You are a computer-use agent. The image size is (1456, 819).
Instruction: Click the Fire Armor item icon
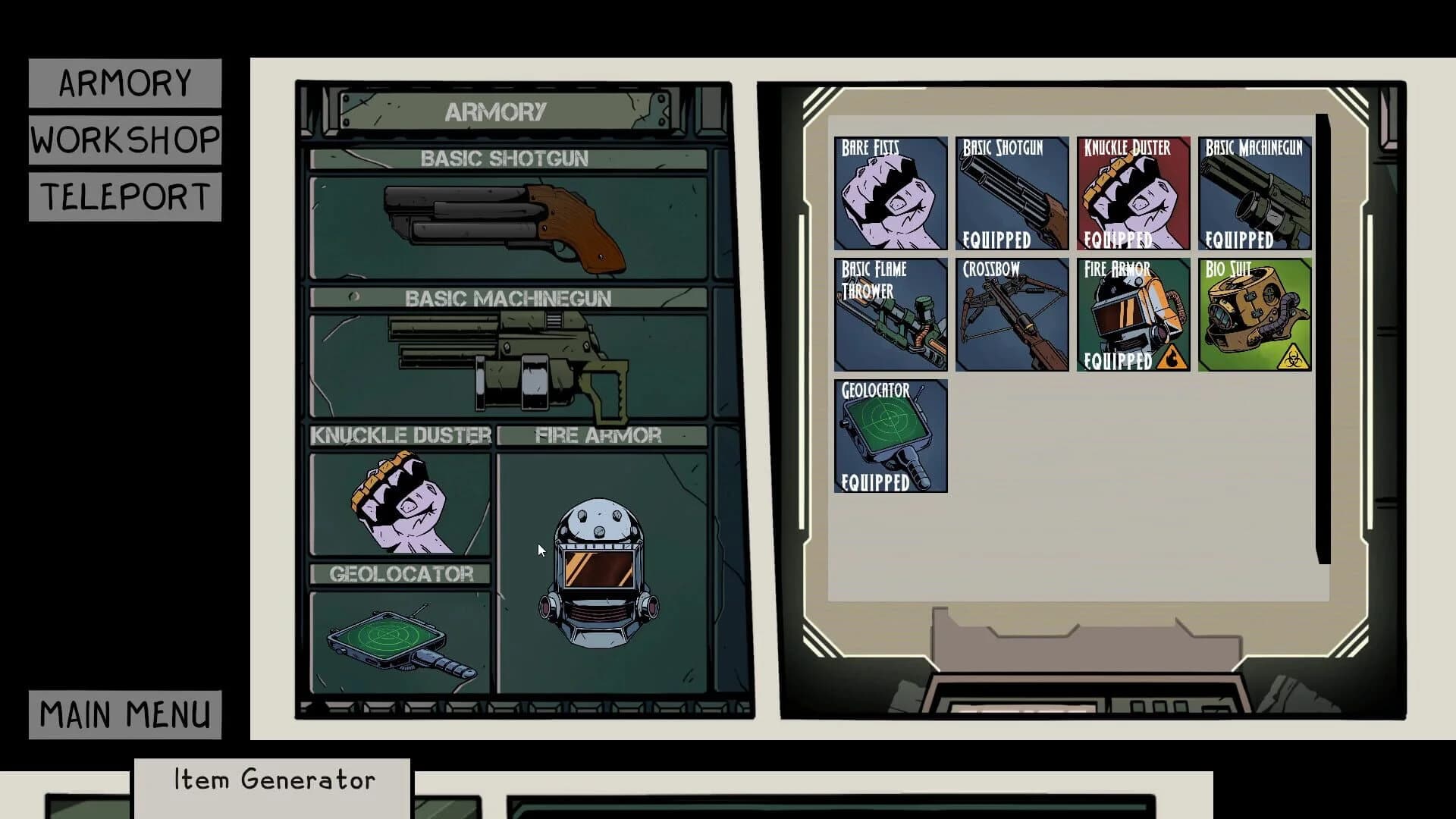click(x=1133, y=315)
